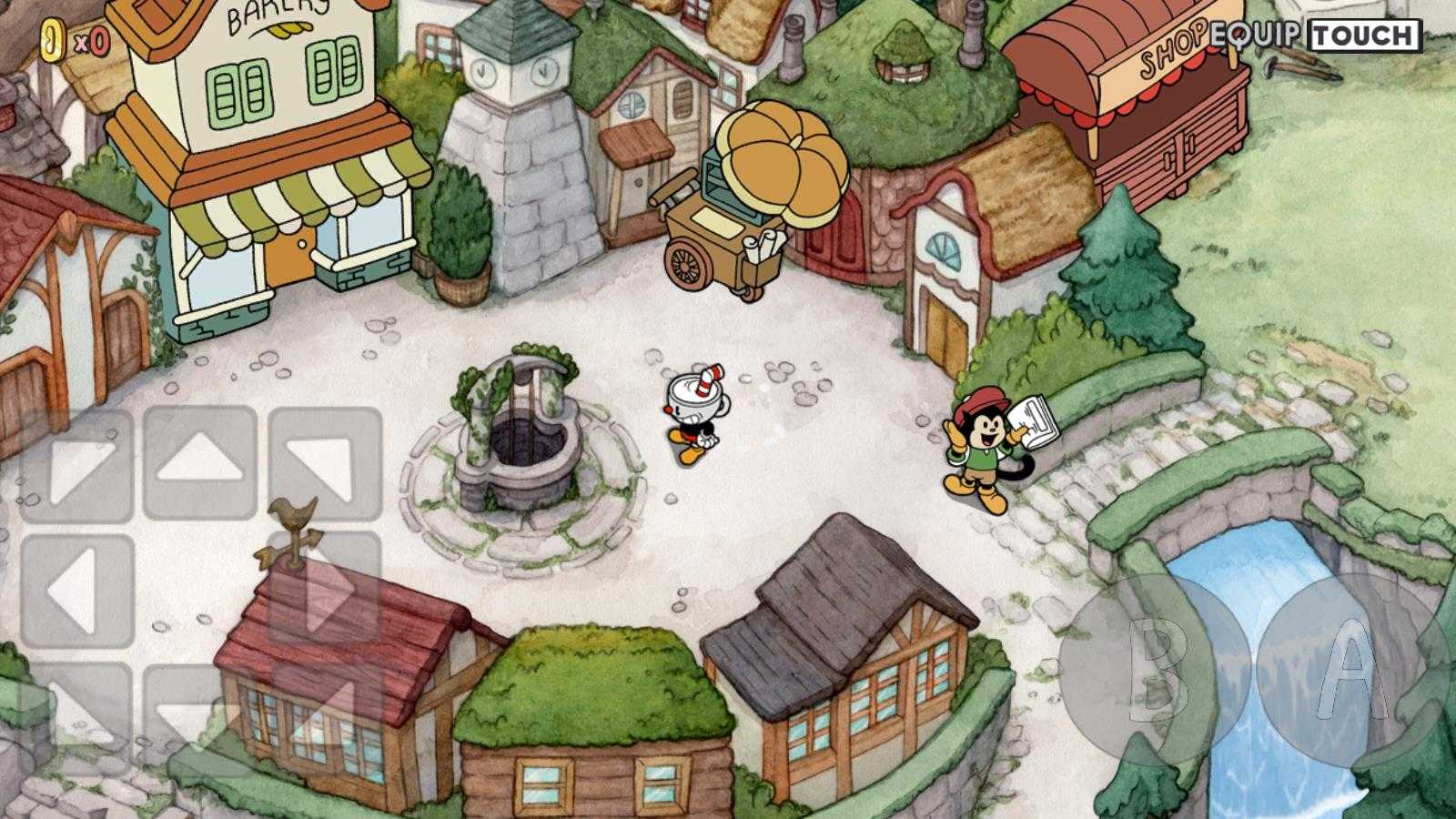Tap the up arrow on the d-pad
The image size is (1456, 819).
click(x=200, y=464)
